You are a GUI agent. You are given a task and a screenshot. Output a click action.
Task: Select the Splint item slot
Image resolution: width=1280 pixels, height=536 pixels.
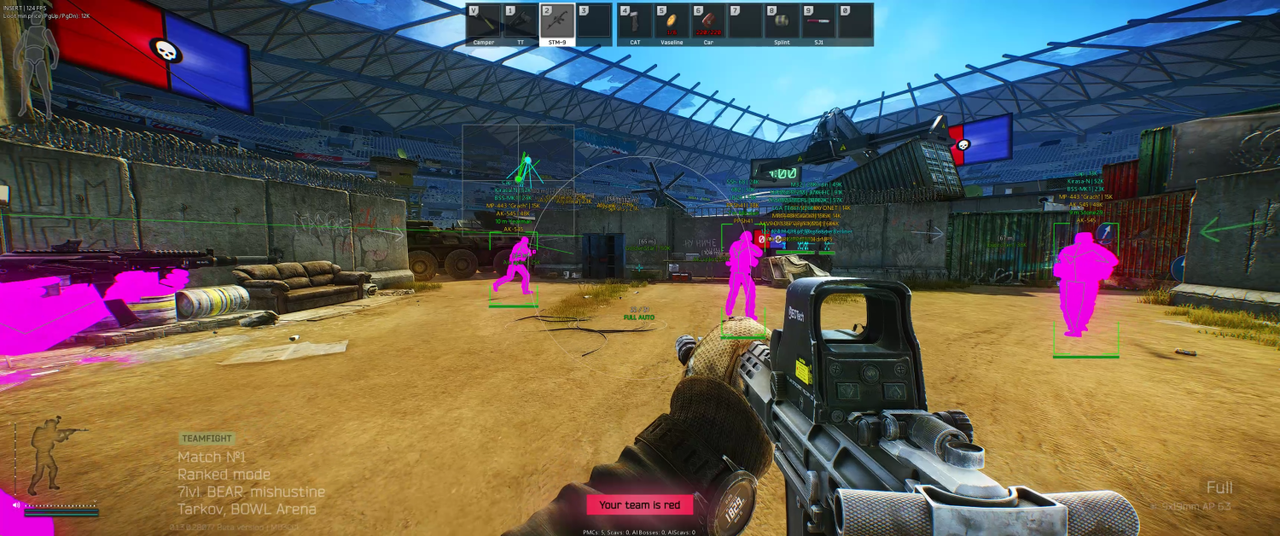pos(782,23)
